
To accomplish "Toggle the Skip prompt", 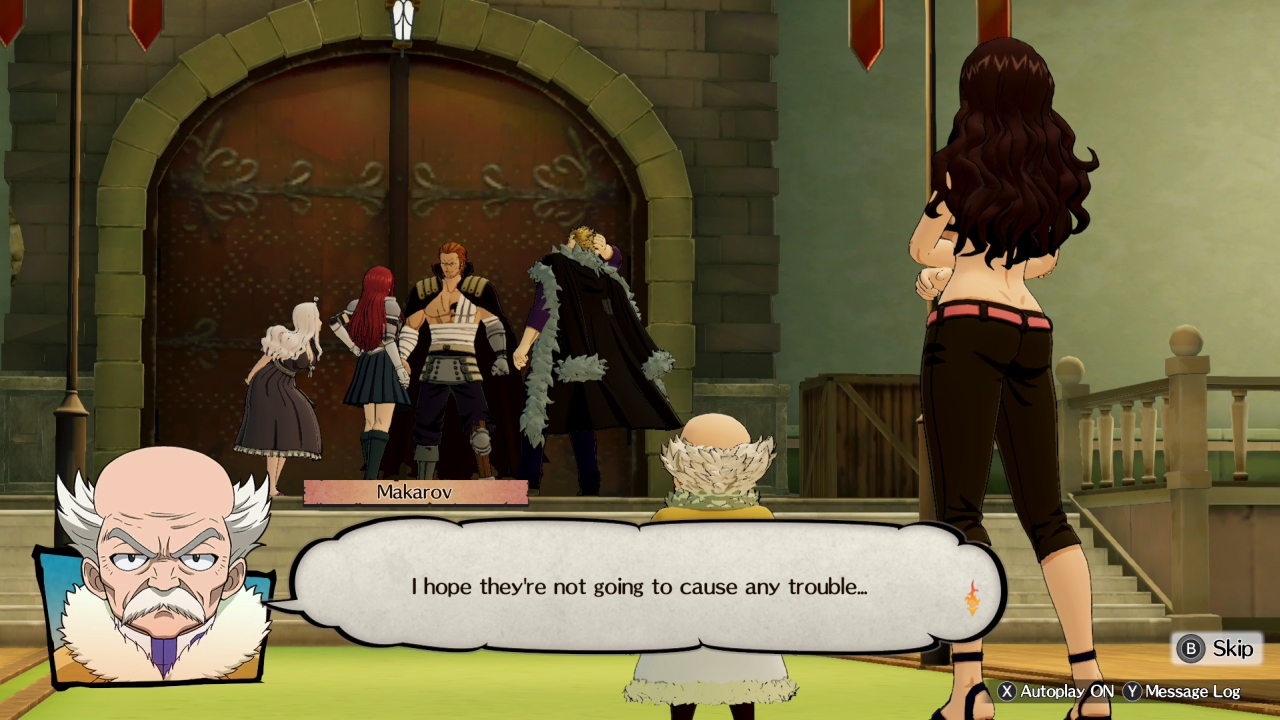I will tap(1213, 648).
